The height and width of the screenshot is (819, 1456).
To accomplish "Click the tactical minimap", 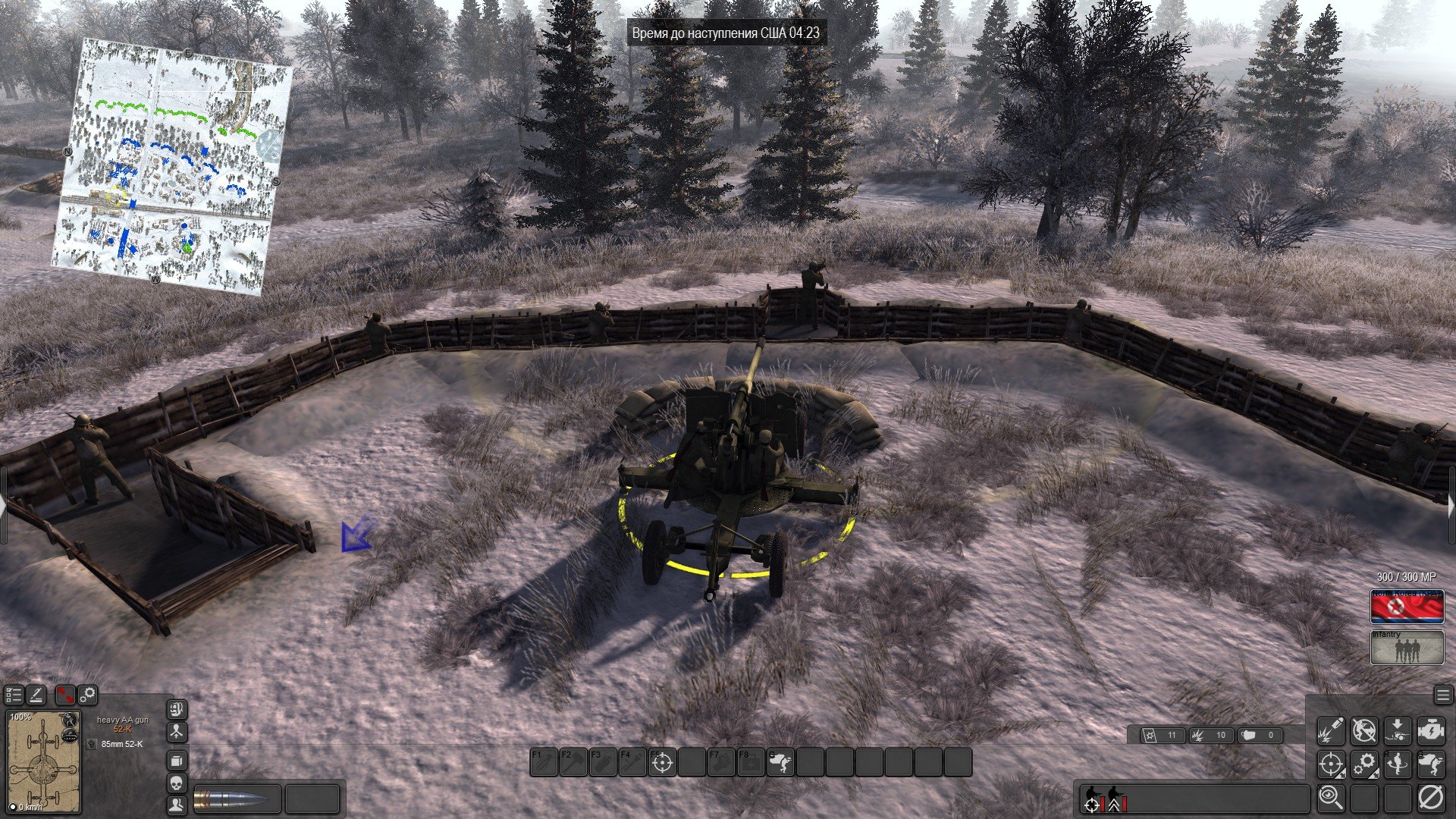I will tap(173, 165).
